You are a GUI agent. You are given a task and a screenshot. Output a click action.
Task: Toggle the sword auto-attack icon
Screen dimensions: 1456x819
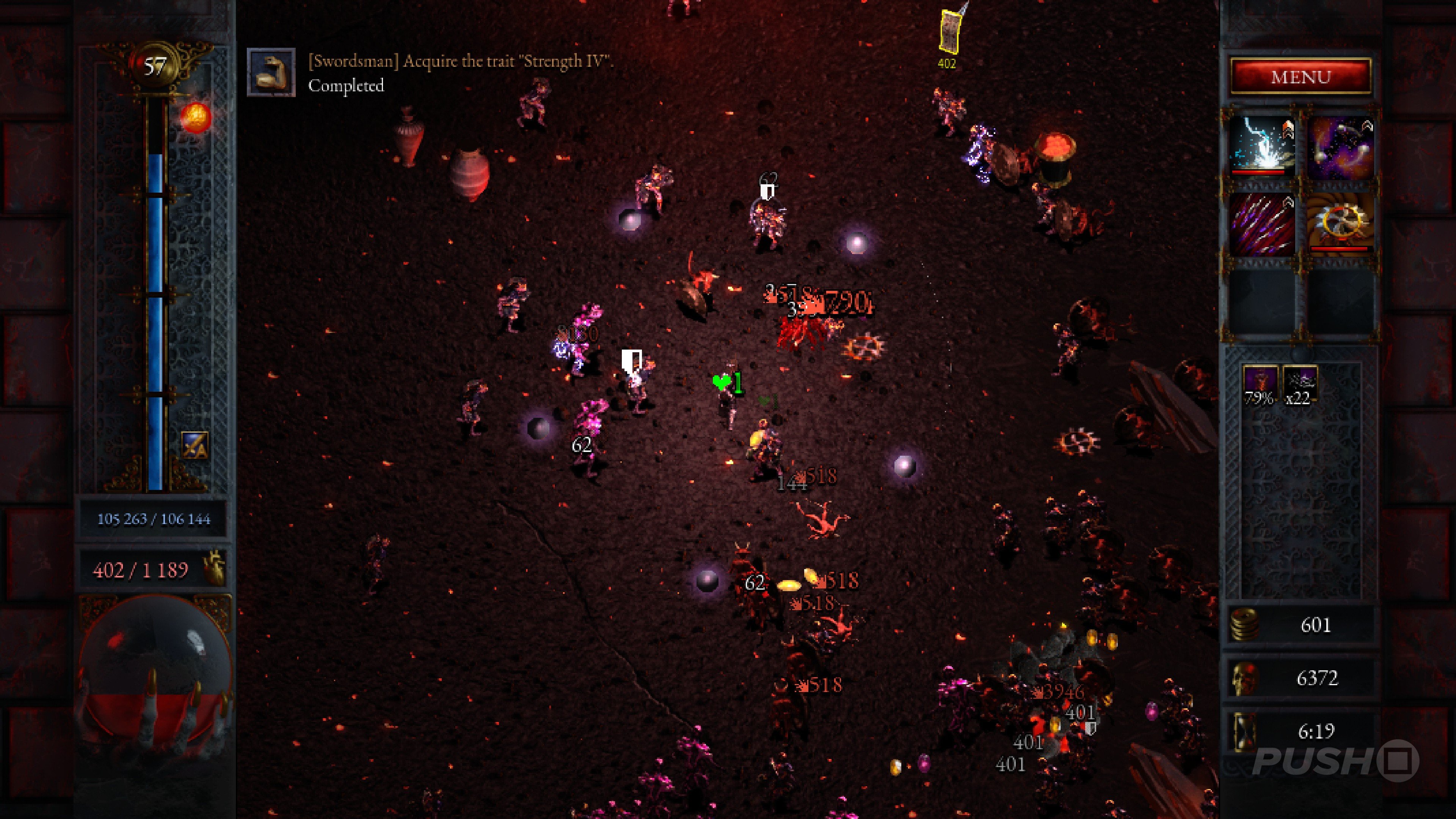pyautogui.click(x=195, y=446)
